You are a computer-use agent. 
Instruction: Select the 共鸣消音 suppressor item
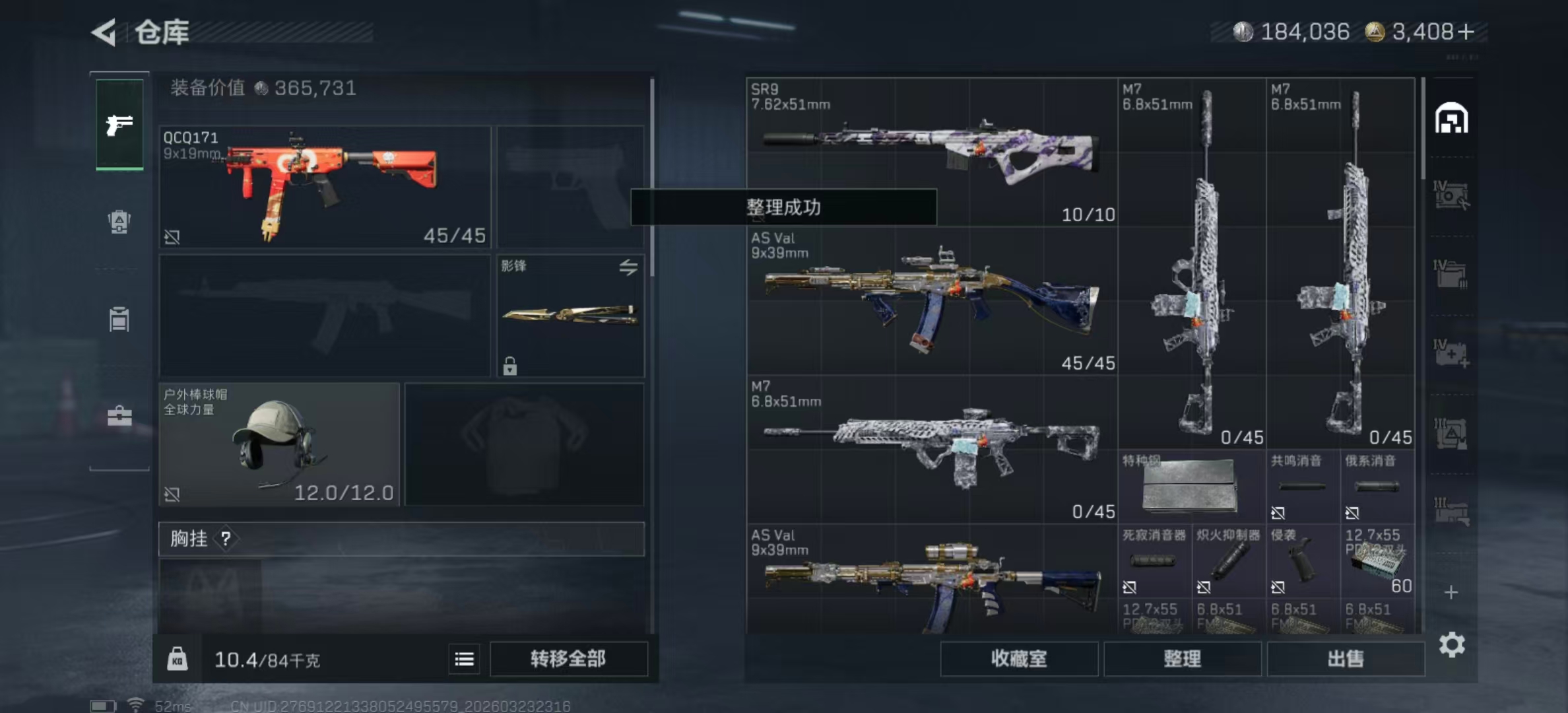(x=1303, y=487)
